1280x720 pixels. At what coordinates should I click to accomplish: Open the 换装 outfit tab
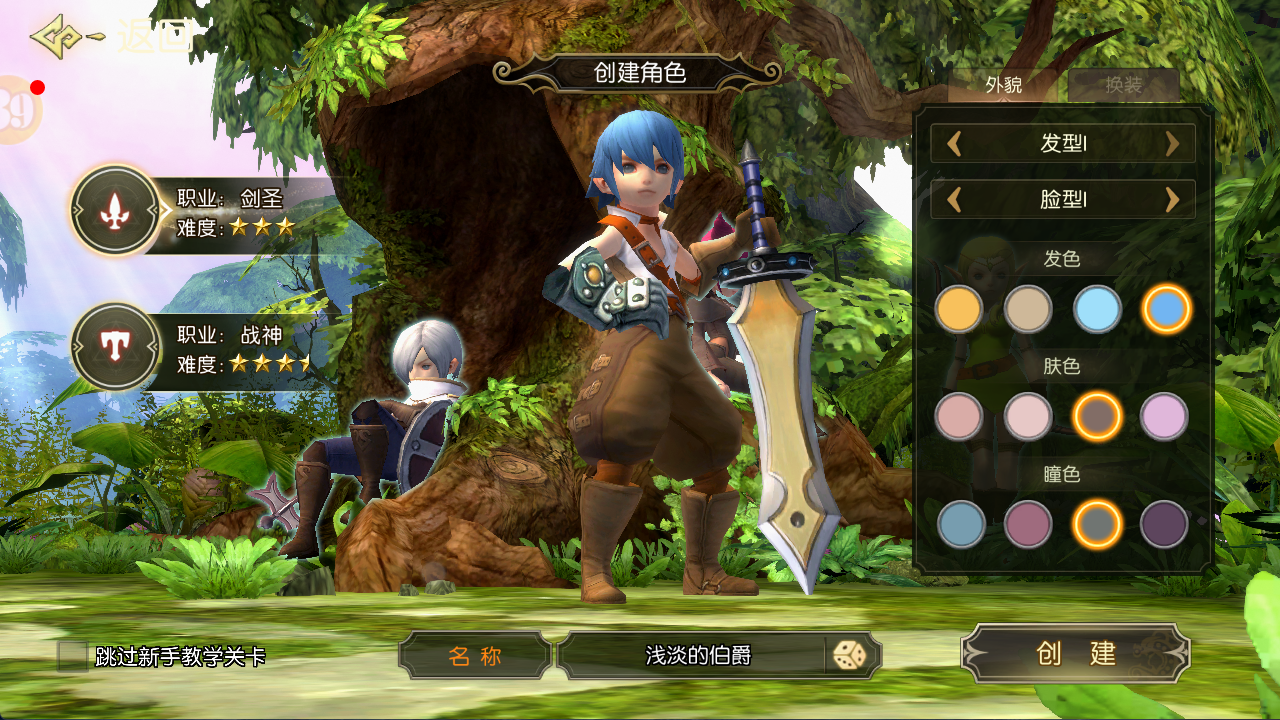click(x=1123, y=86)
